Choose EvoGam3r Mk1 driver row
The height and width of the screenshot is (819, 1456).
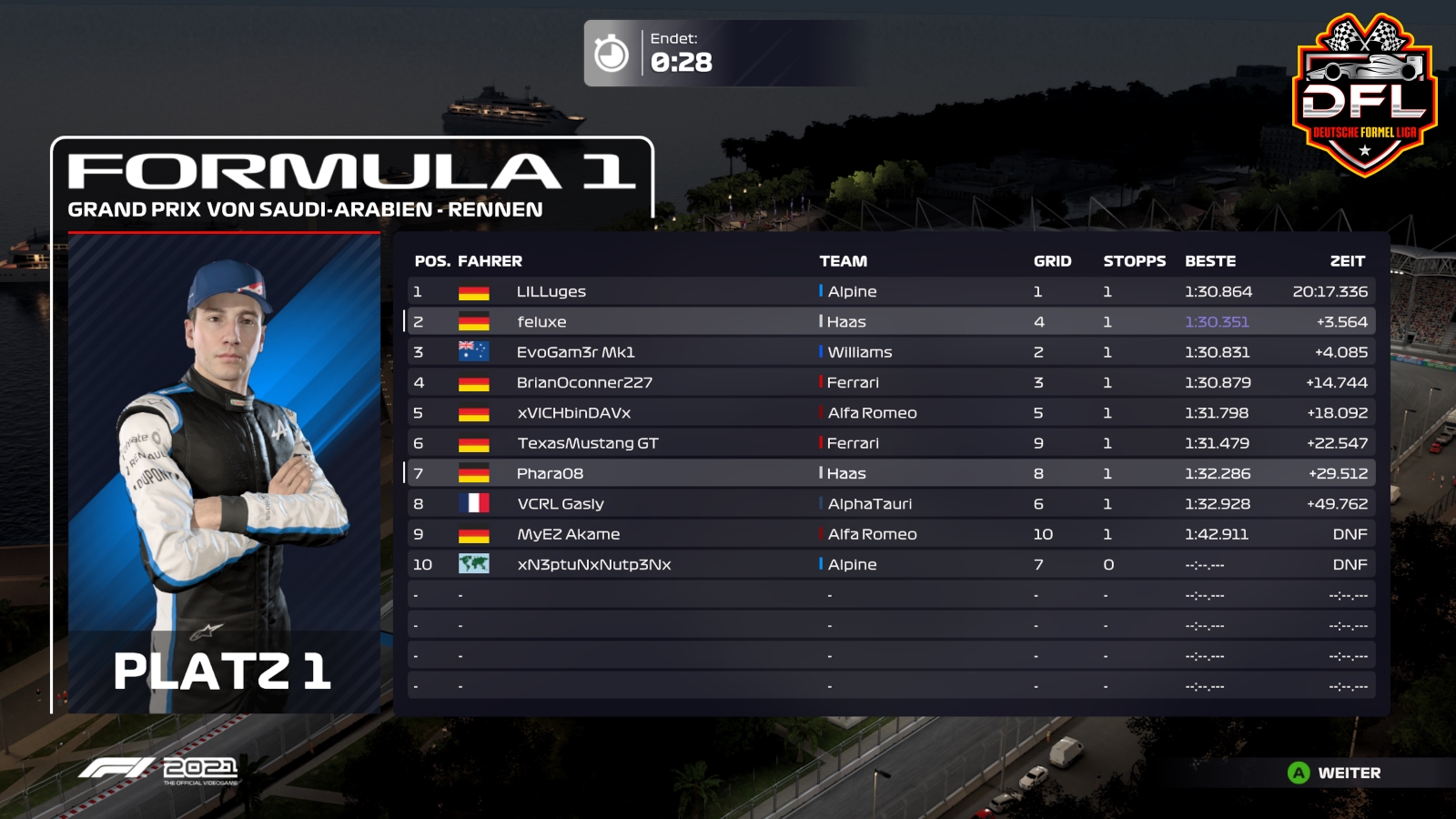(575, 352)
